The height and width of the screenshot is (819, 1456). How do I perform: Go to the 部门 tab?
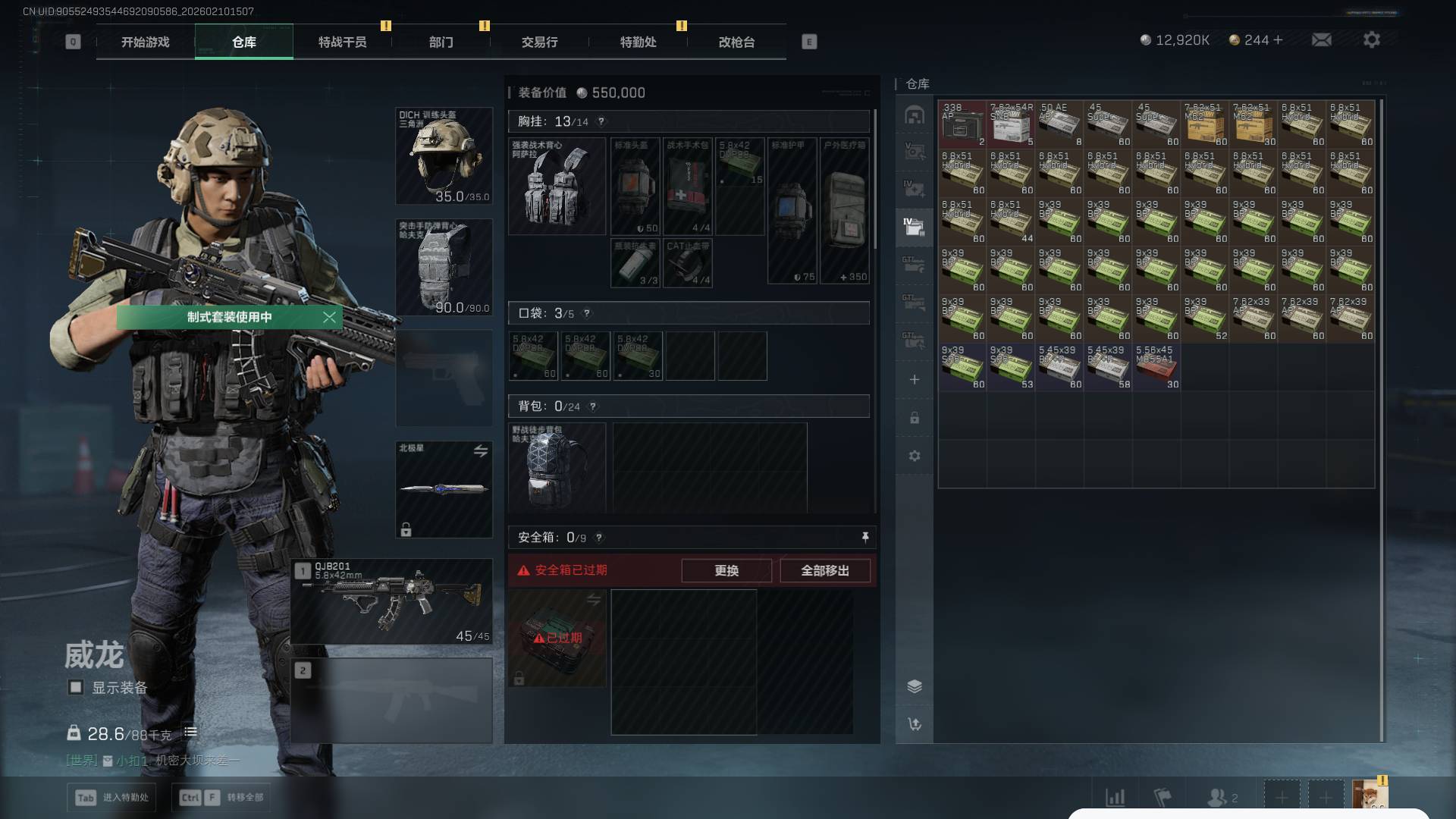pos(441,42)
